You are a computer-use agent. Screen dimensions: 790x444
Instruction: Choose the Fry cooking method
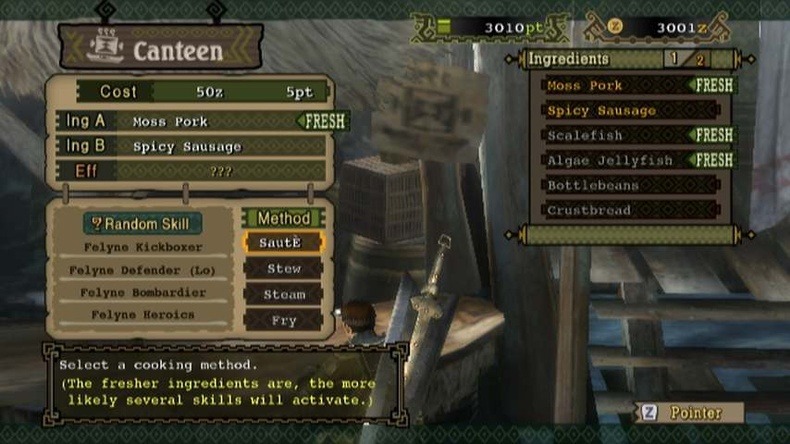[283, 320]
